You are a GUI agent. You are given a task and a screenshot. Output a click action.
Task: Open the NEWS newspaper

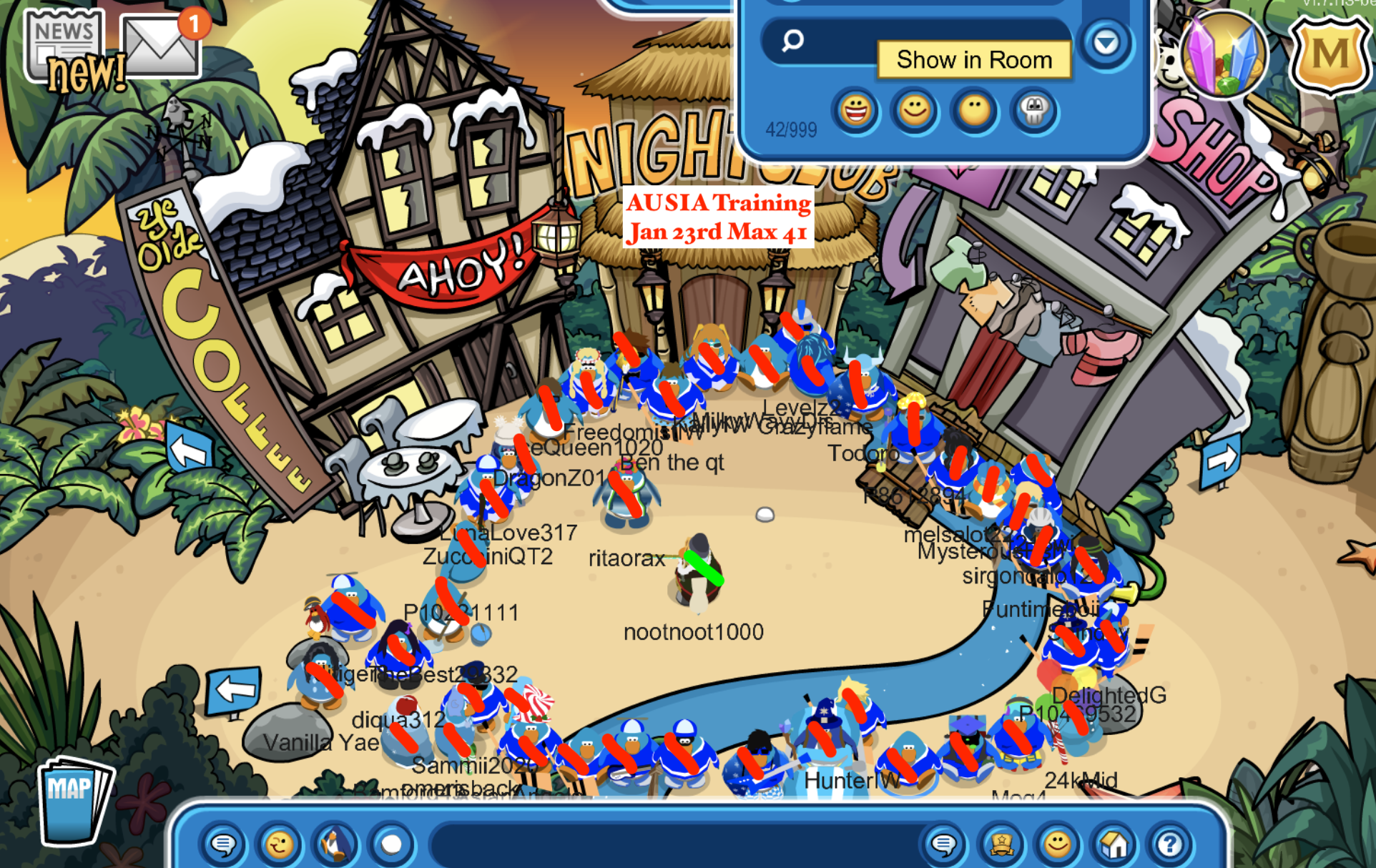[66, 46]
